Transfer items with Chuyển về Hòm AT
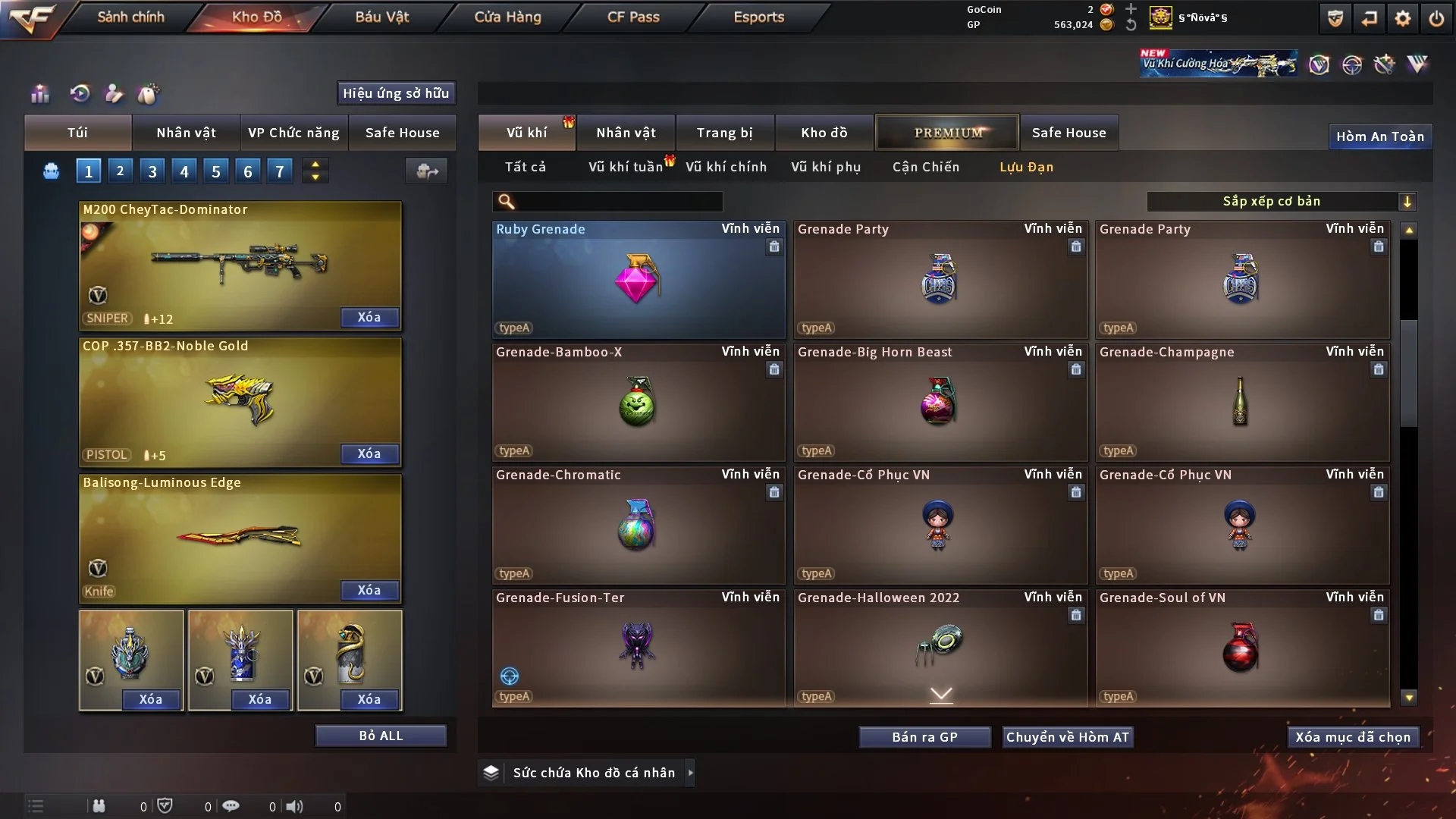 point(1068,737)
